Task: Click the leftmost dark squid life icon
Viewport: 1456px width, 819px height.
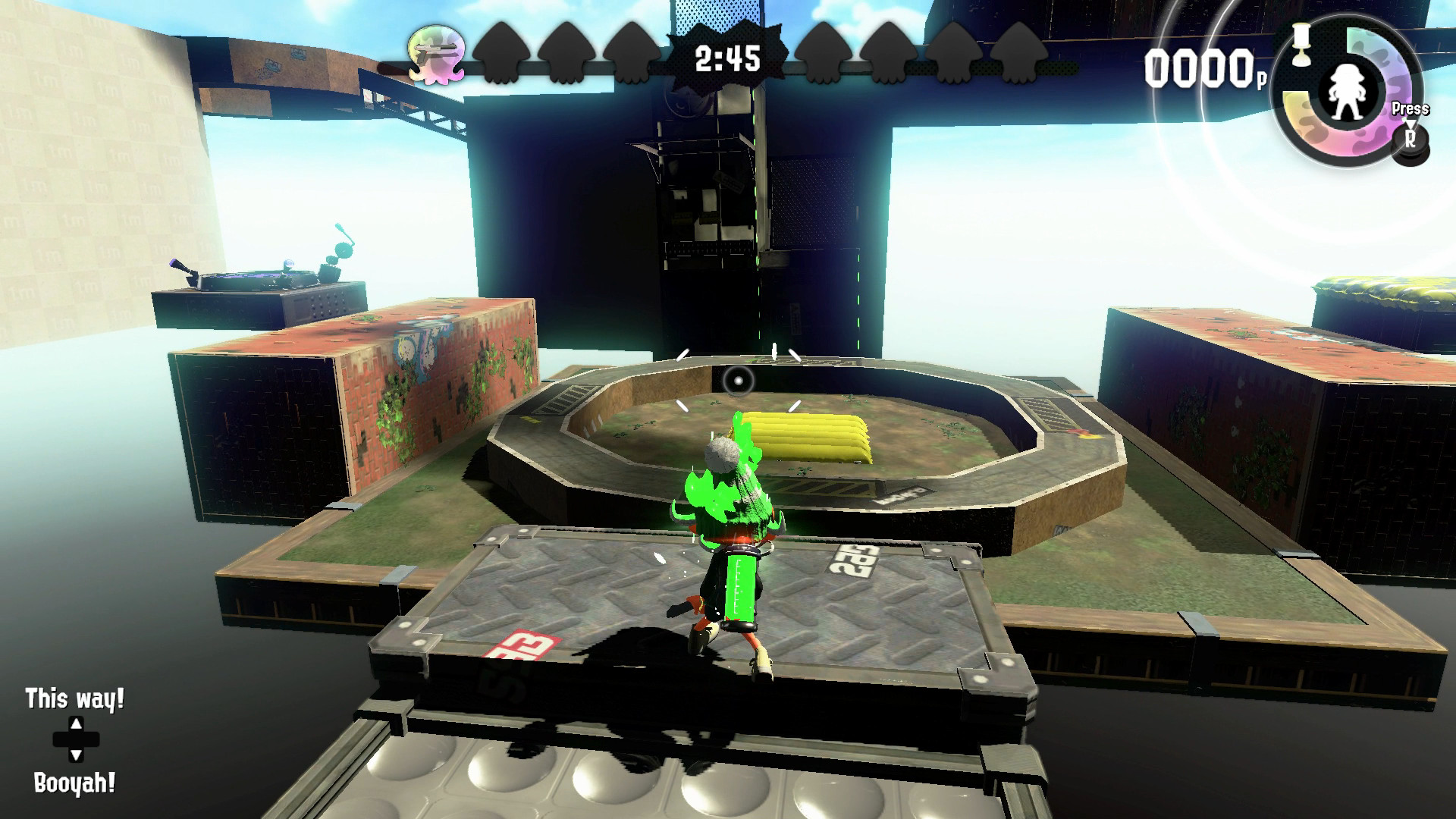Action: tap(500, 55)
